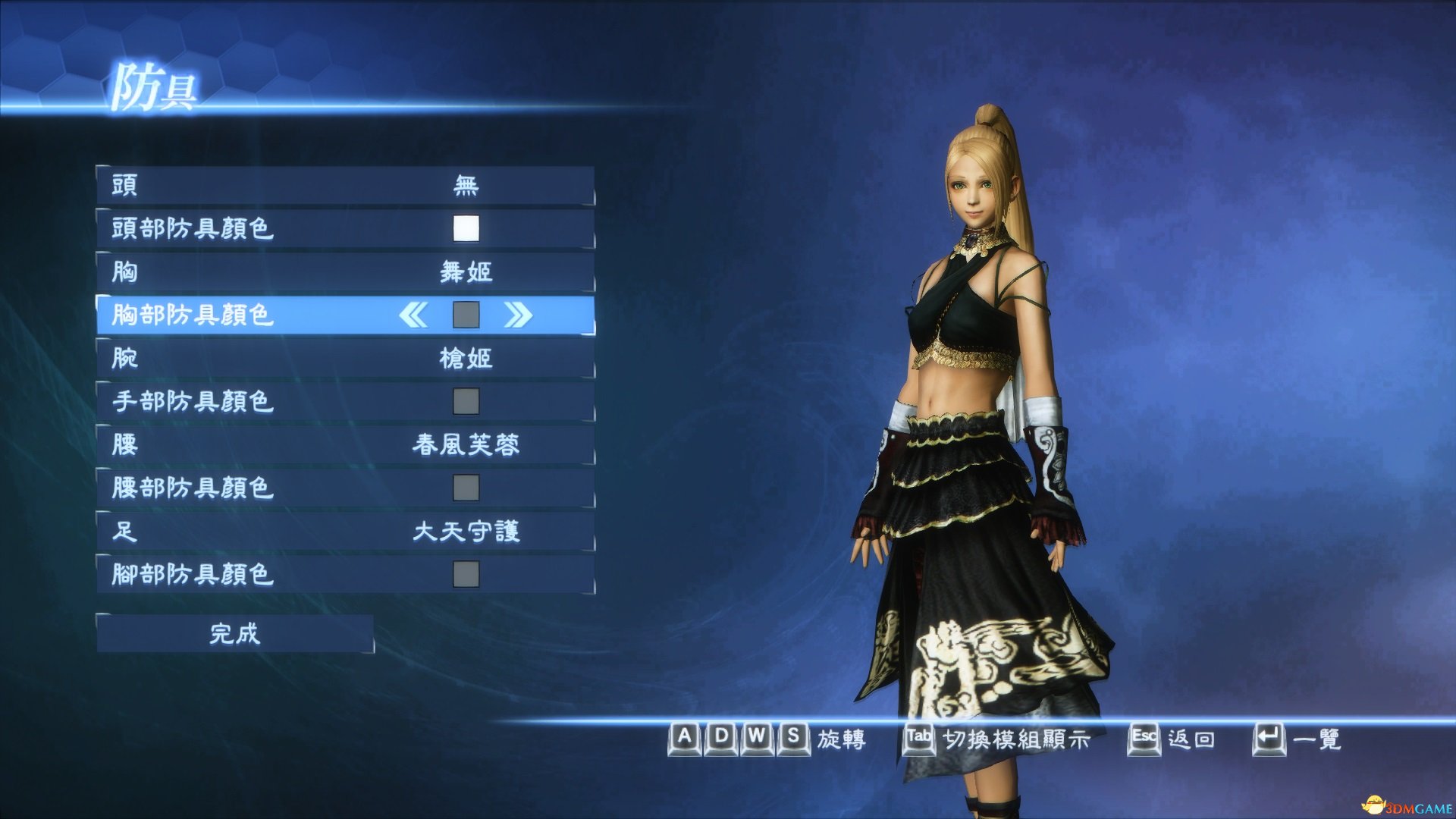Click the gray chest color swatch
The height and width of the screenshot is (819, 1456).
coord(466,315)
